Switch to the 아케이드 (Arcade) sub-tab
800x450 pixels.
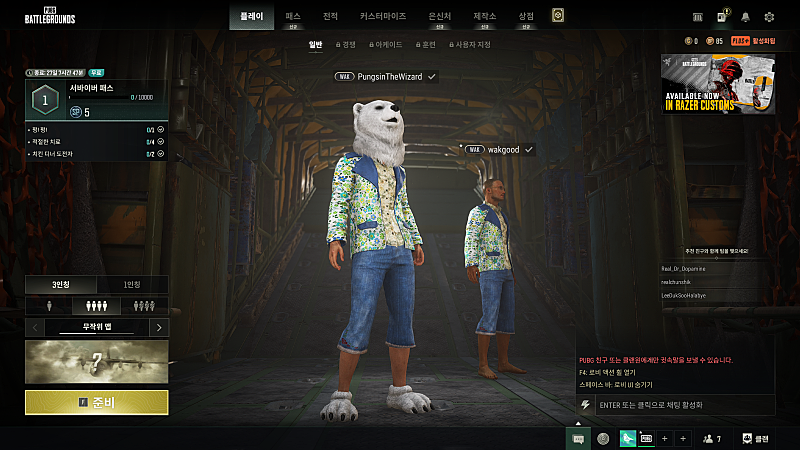coord(385,45)
